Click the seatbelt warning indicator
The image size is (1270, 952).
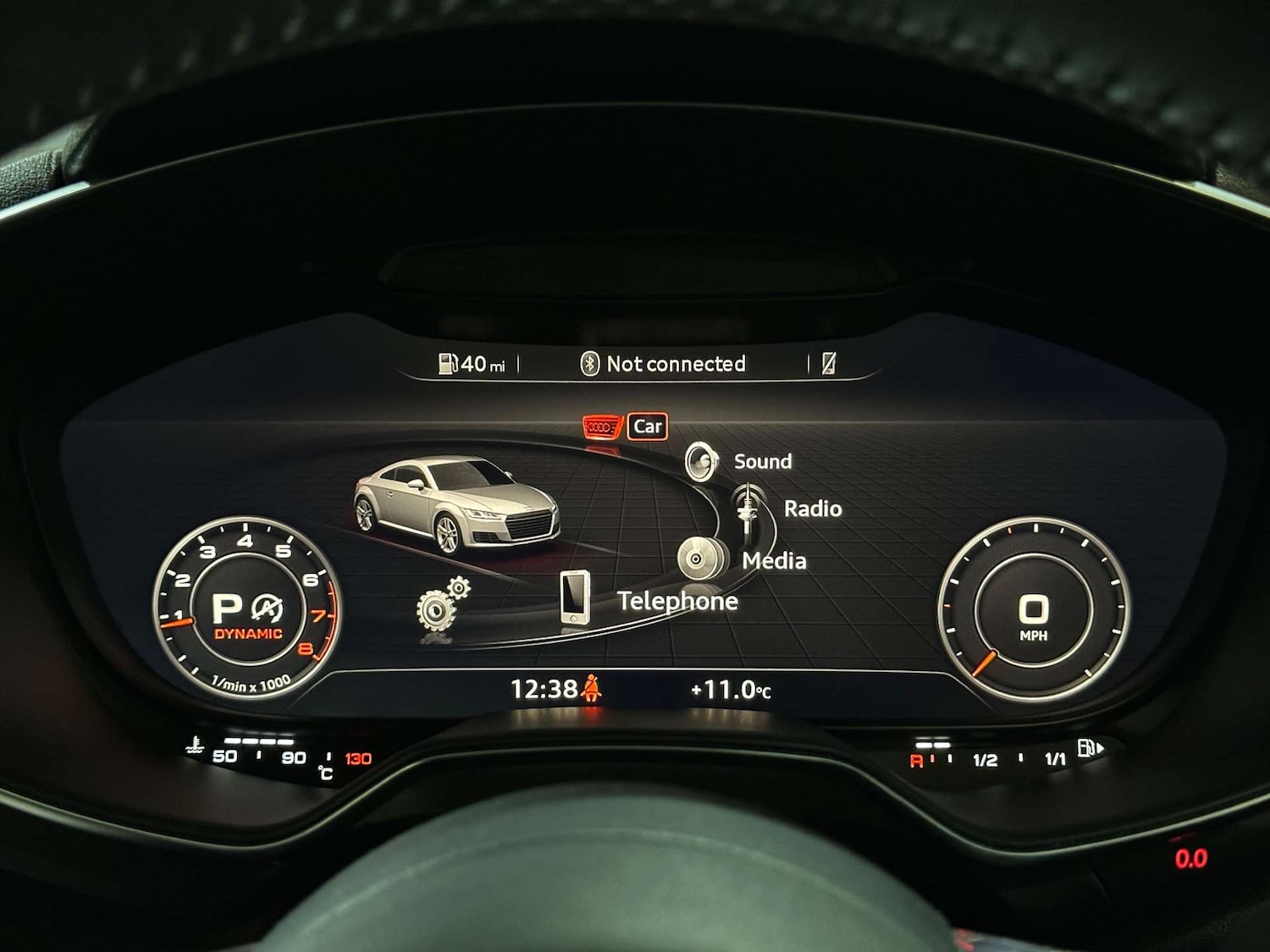click(593, 688)
